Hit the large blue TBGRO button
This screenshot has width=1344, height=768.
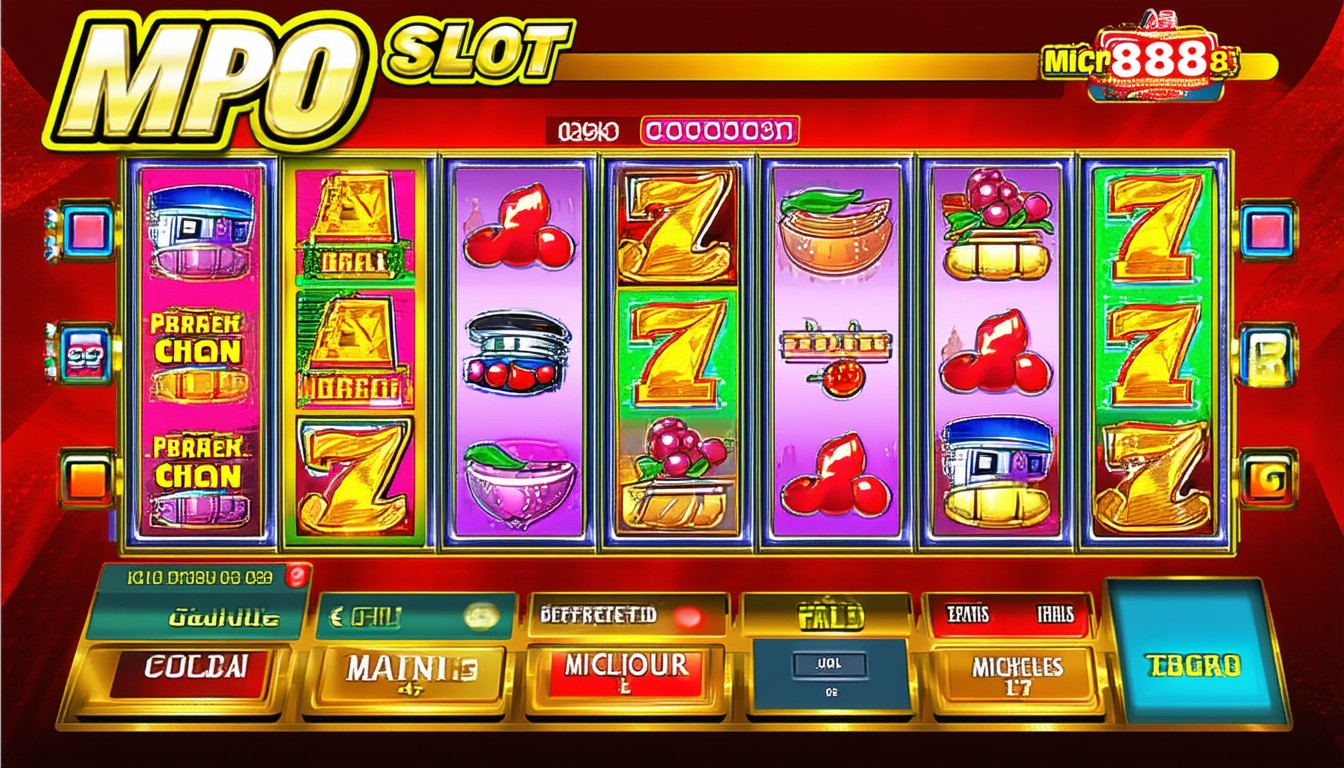click(1193, 650)
